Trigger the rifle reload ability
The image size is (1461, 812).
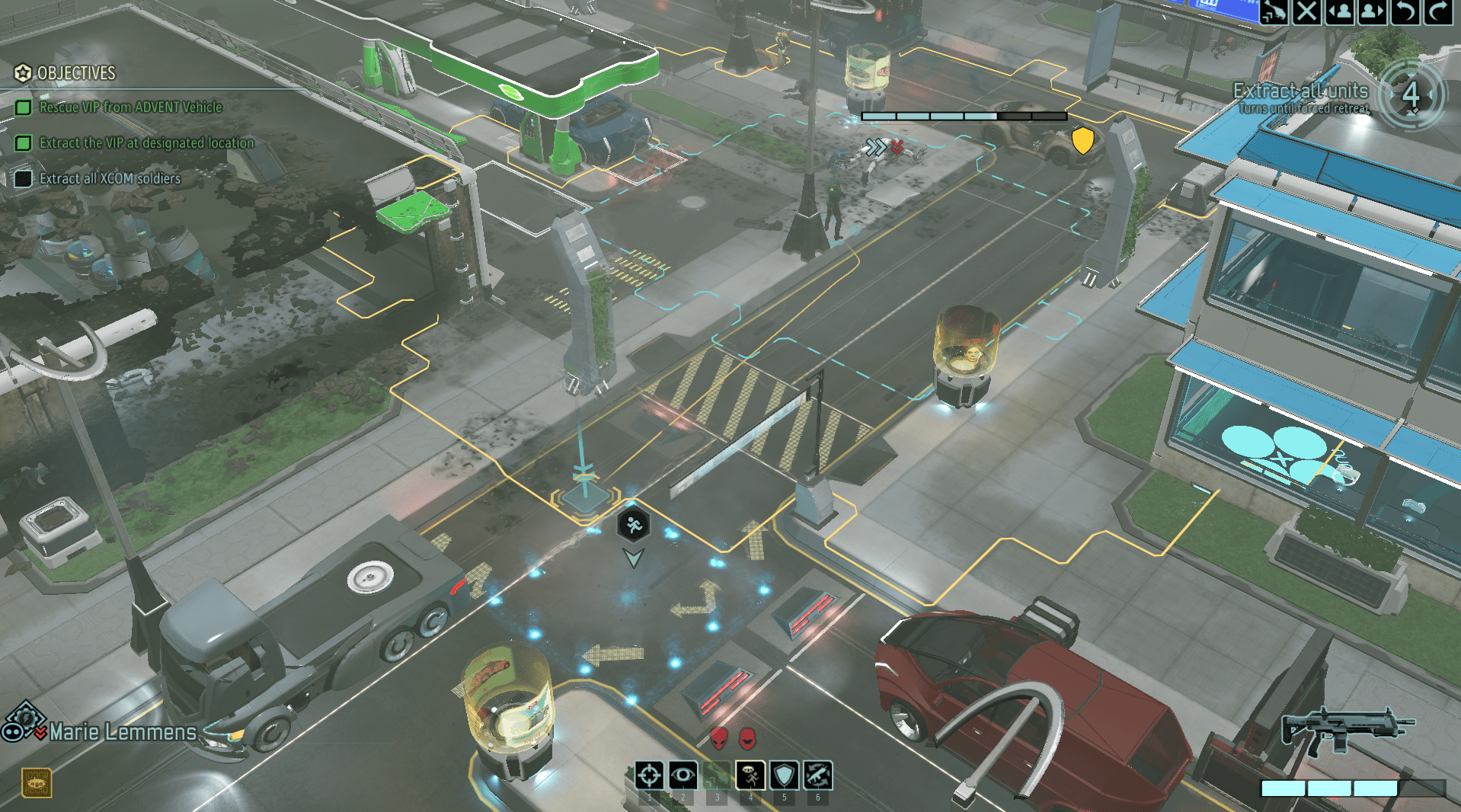817,776
